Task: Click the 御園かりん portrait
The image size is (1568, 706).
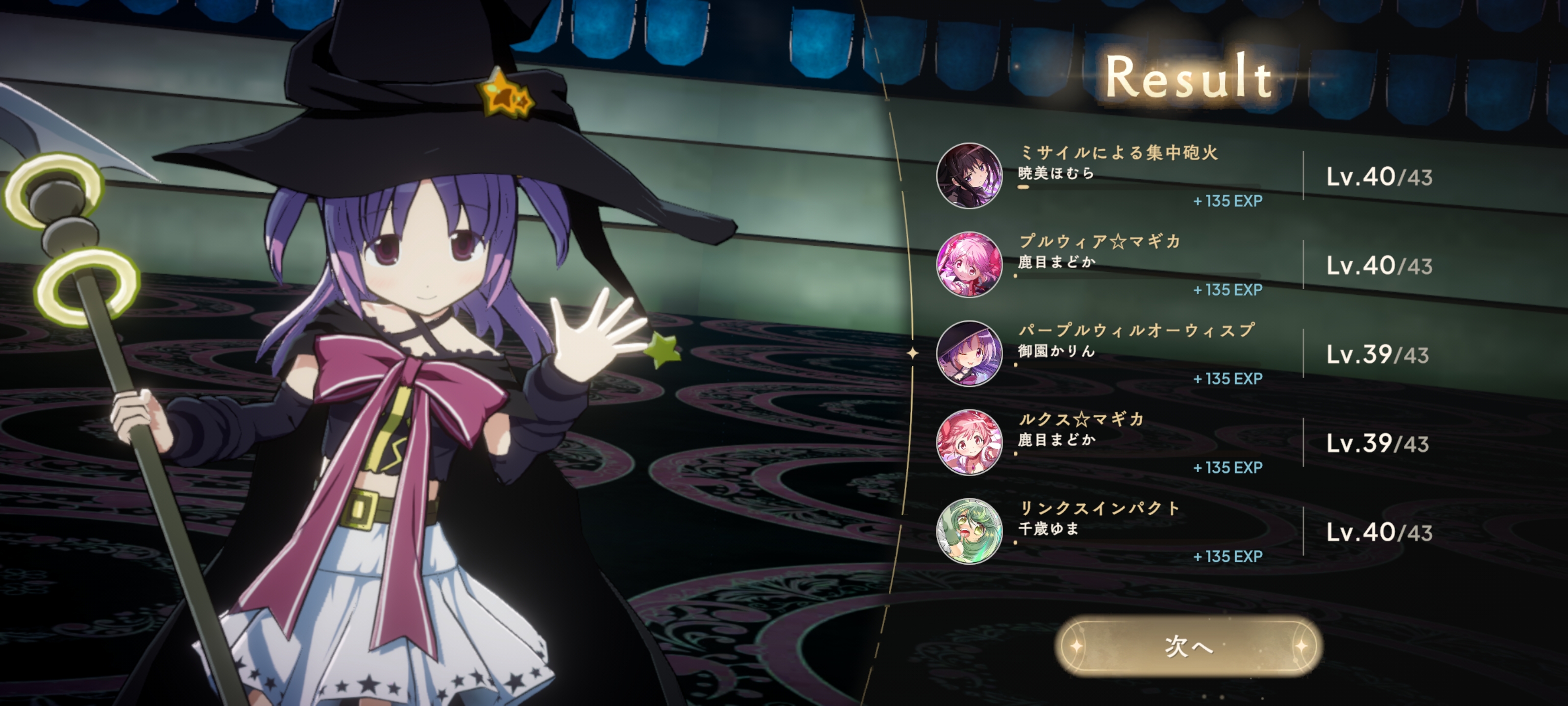Action: pyautogui.click(x=969, y=354)
